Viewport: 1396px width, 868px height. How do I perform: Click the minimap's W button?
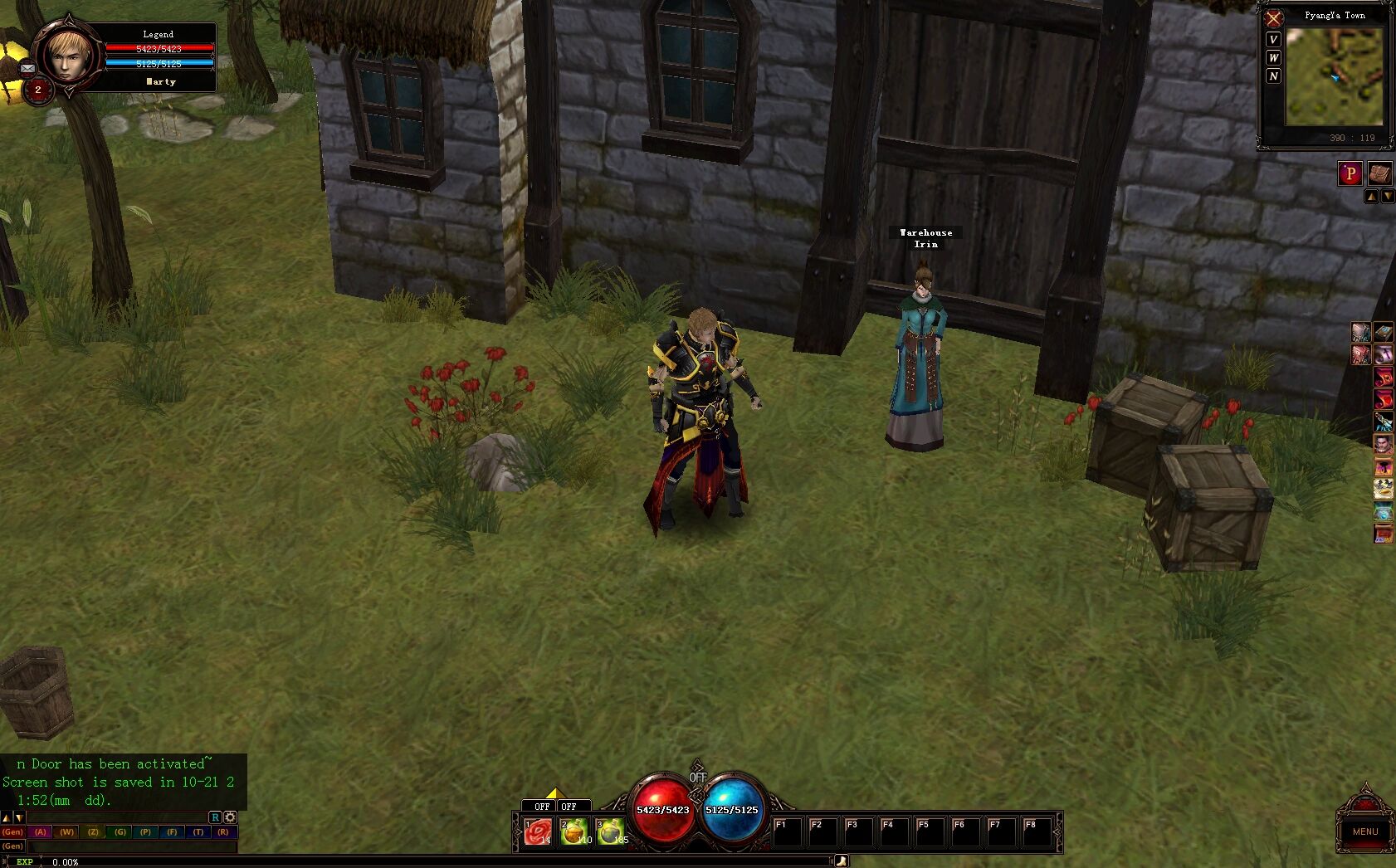tap(1273, 57)
